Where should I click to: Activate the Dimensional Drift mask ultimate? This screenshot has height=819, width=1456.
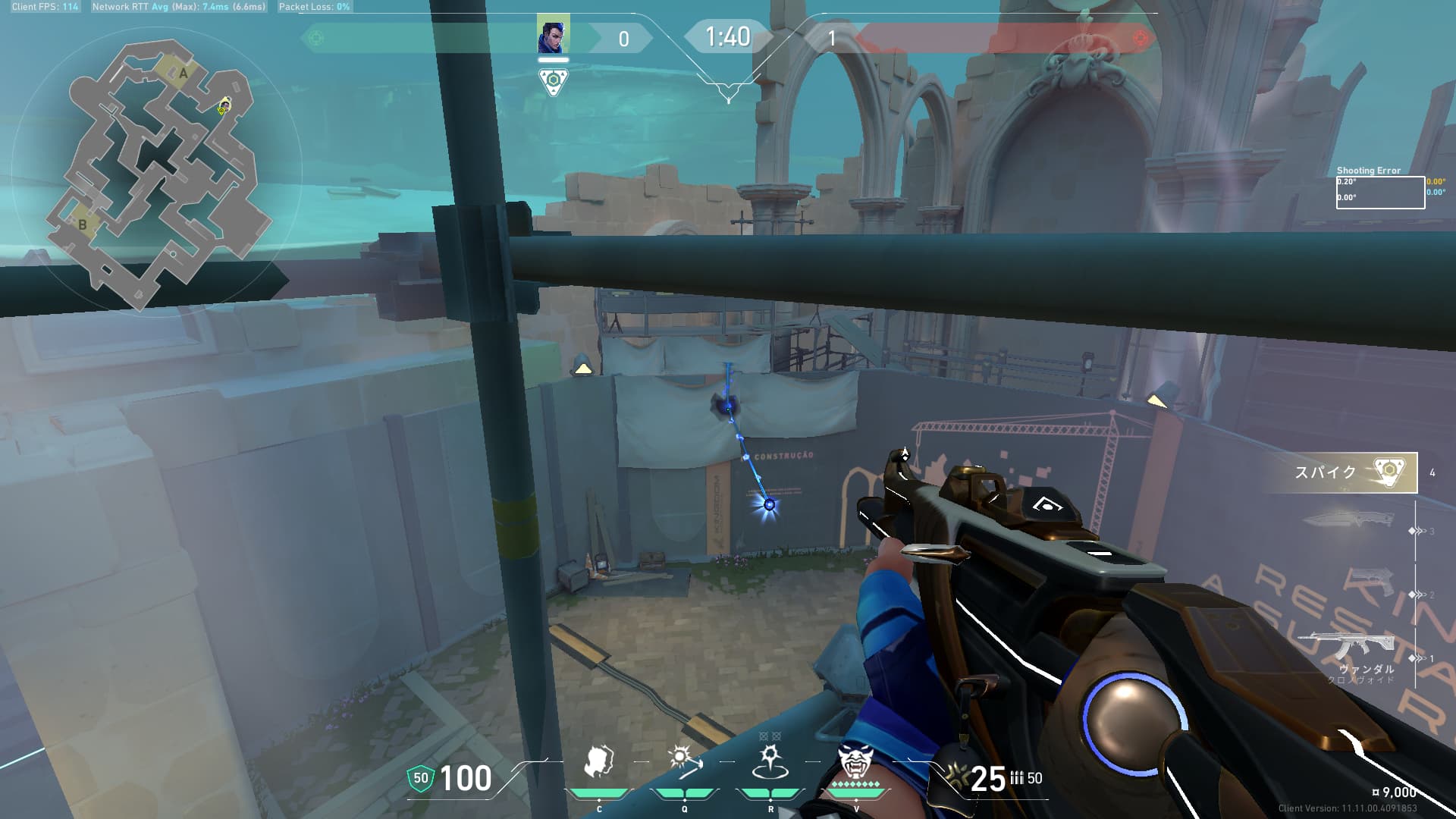[x=855, y=762]
